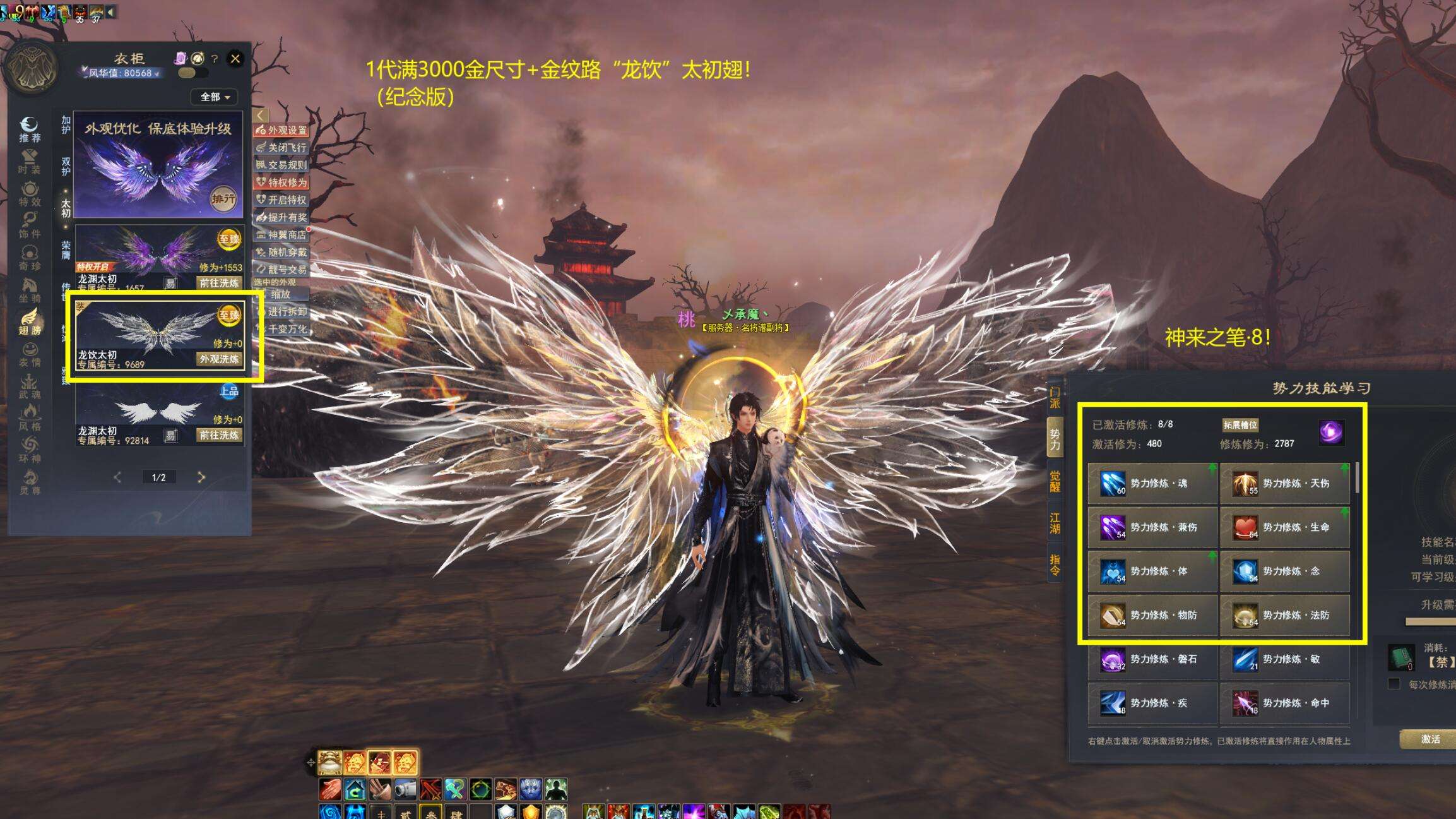Open the 神翼商店 wing shop
The height and width of the screenshot is (819, 1456).
(x=281, y=235)
